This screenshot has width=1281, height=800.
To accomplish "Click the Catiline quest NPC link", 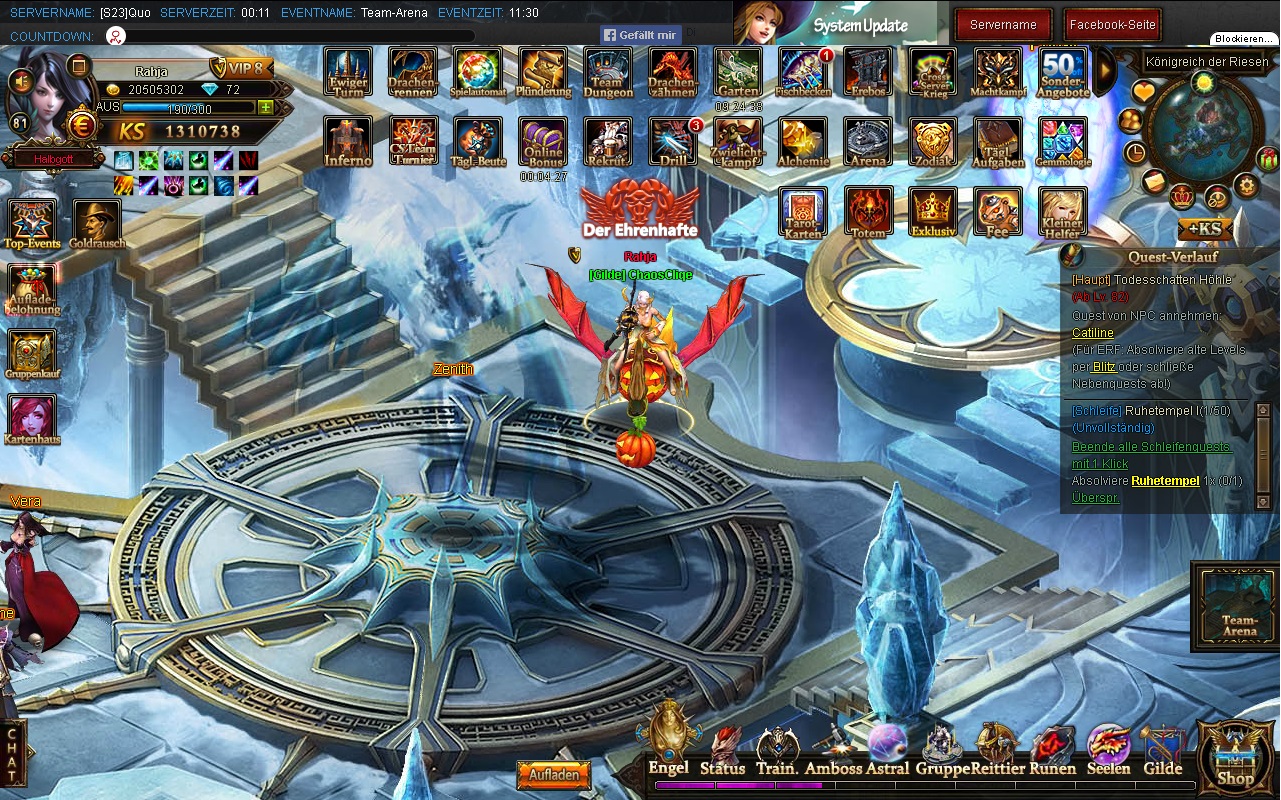I will click(1092, 333).
